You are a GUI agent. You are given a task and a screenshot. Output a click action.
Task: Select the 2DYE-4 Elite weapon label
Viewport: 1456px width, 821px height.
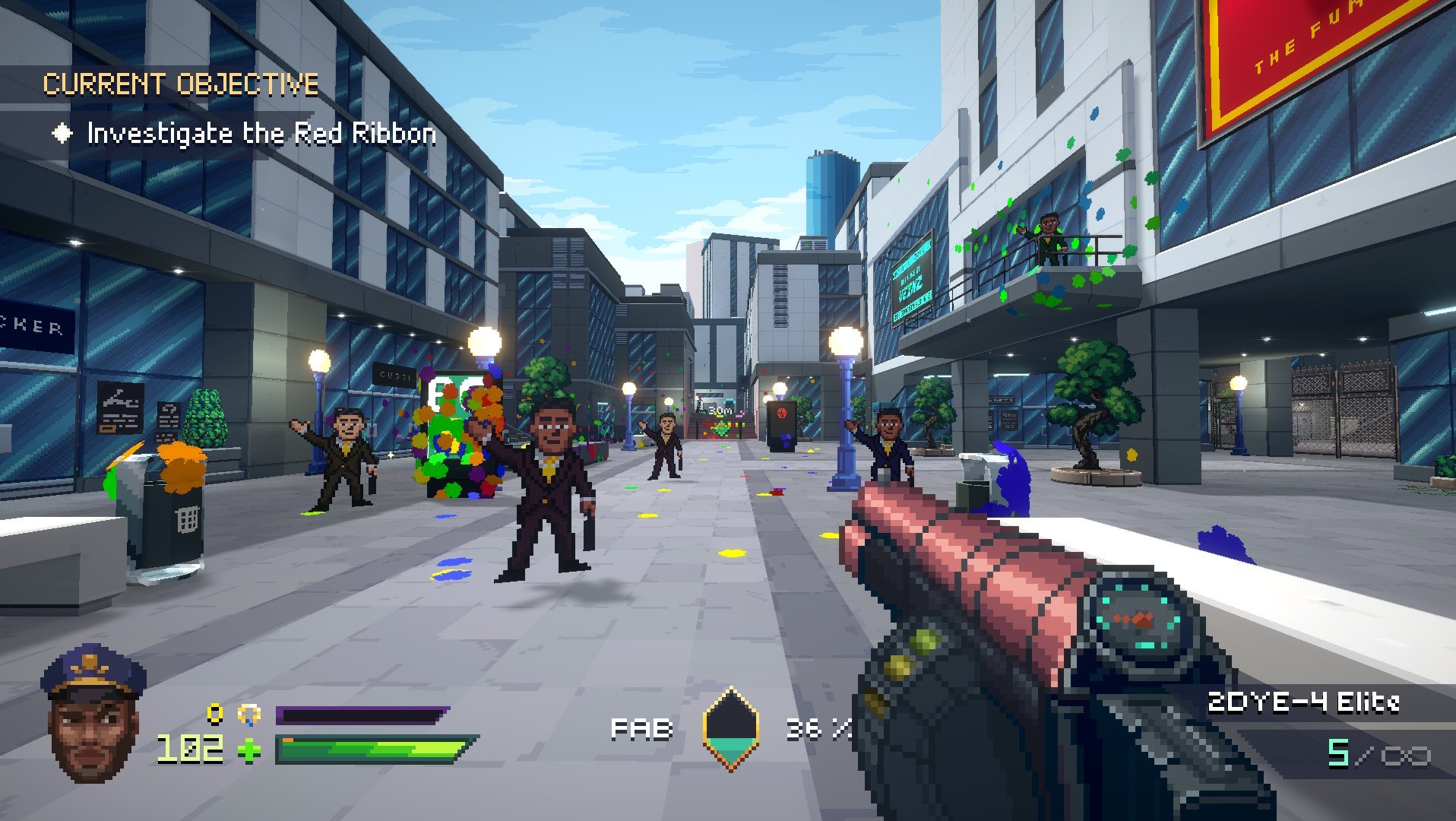coord(1302,702)
